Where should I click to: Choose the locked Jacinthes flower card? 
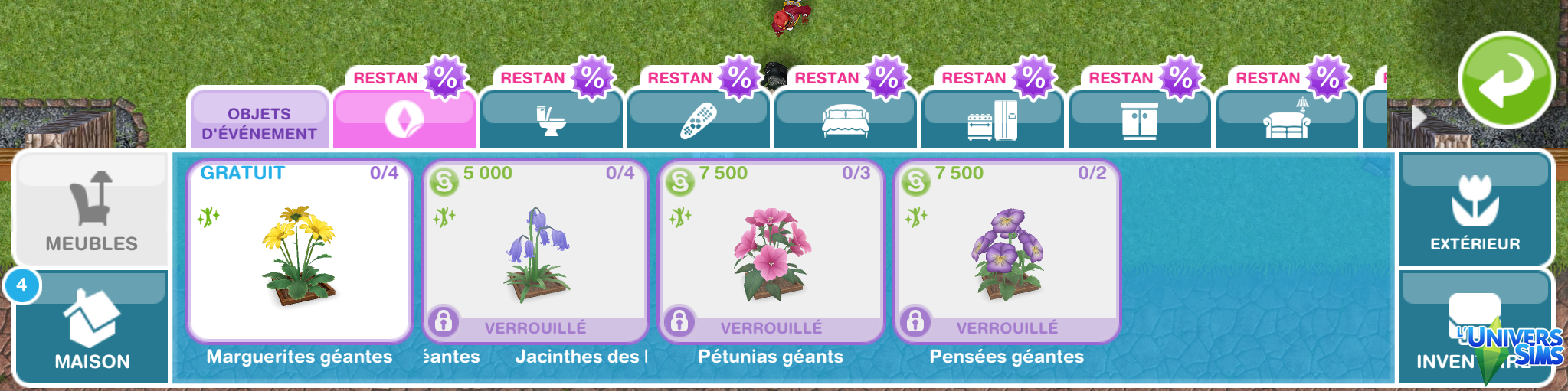pos(535,251)
